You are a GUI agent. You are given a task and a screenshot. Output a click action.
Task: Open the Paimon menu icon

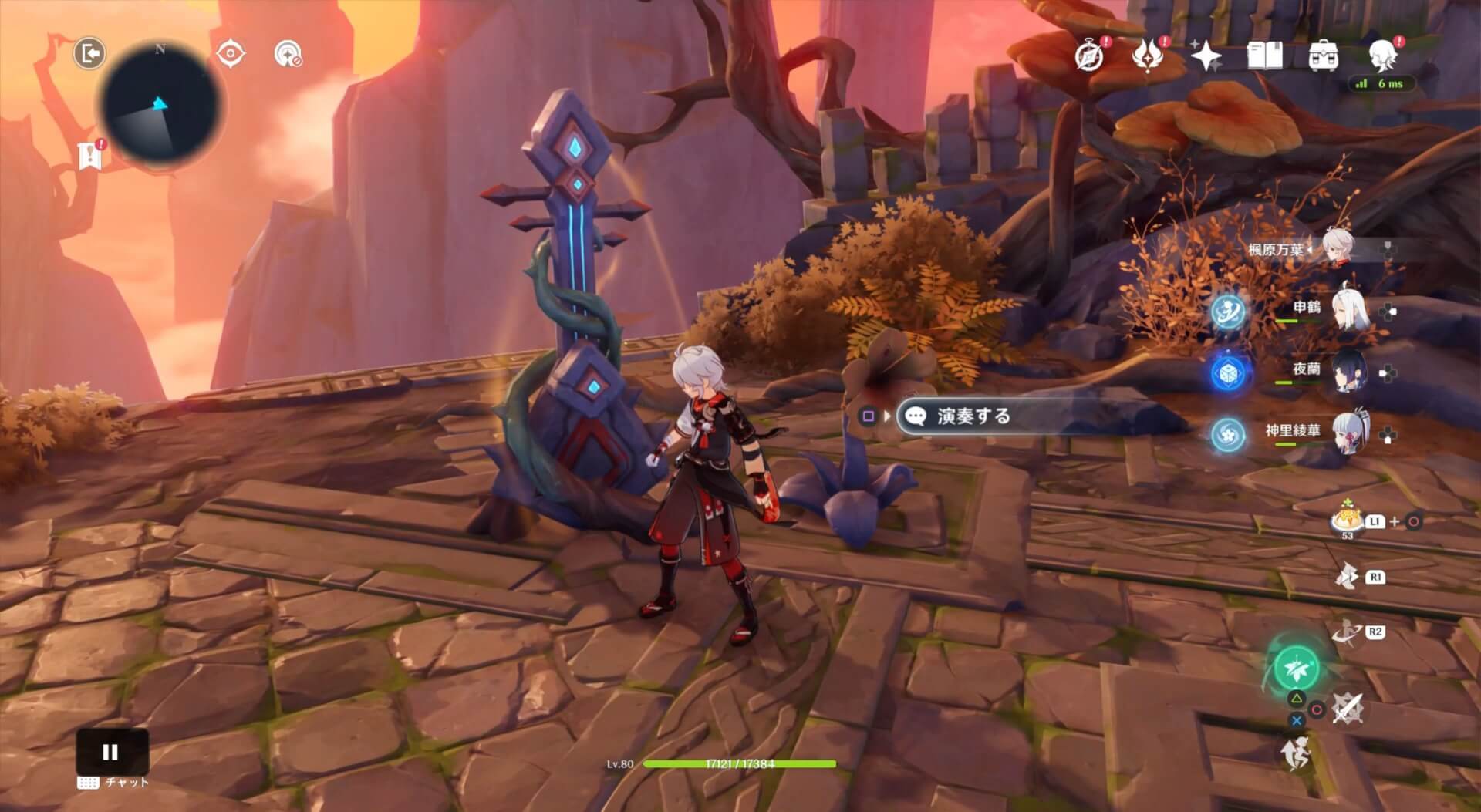(x=1383, y=56)
